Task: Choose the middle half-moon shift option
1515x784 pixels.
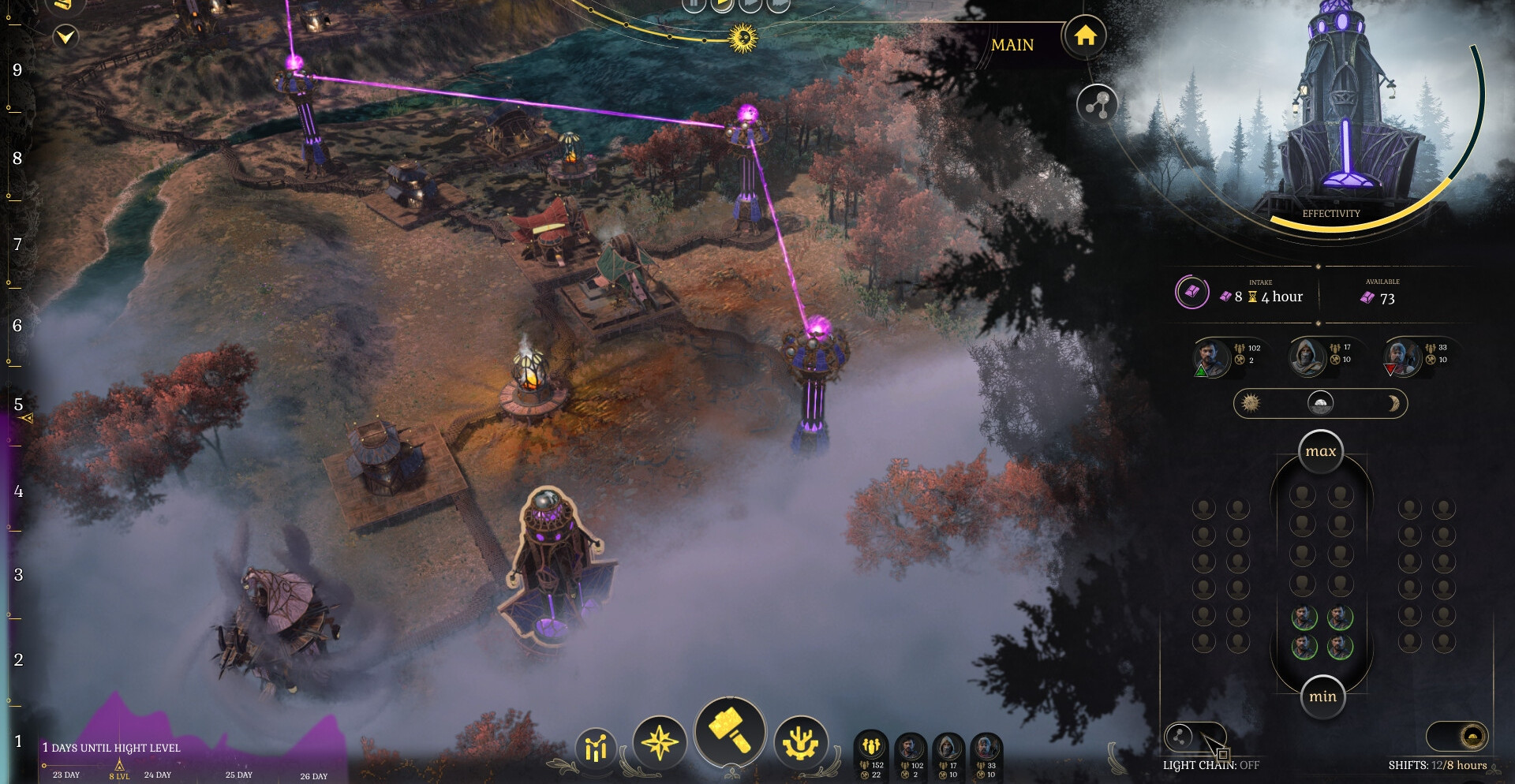Action: tap(1320, 404)
